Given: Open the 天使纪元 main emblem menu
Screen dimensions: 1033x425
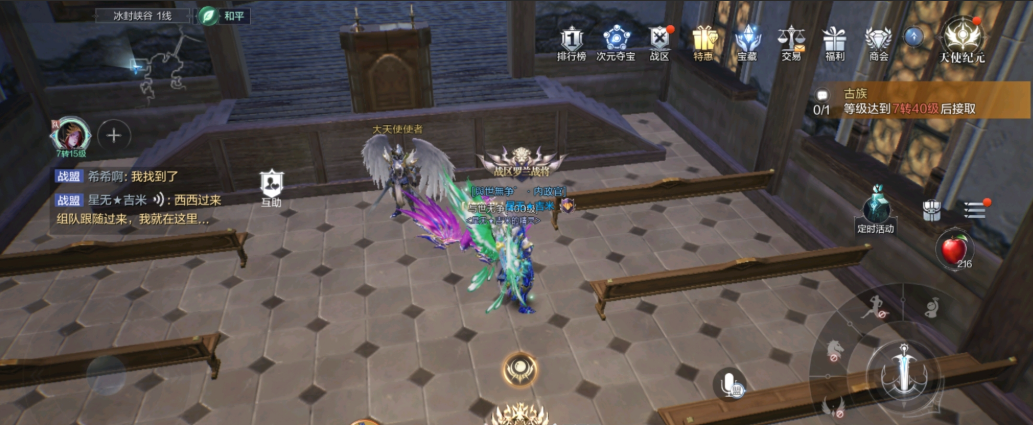Looking at the screenshot, I should pyautogui.click(x=962, y=40).
